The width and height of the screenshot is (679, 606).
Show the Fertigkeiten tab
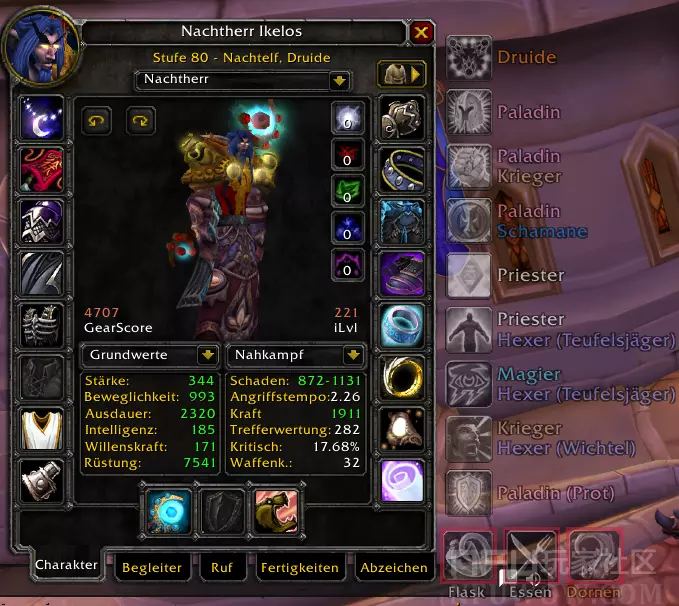(x=299, y=567)
